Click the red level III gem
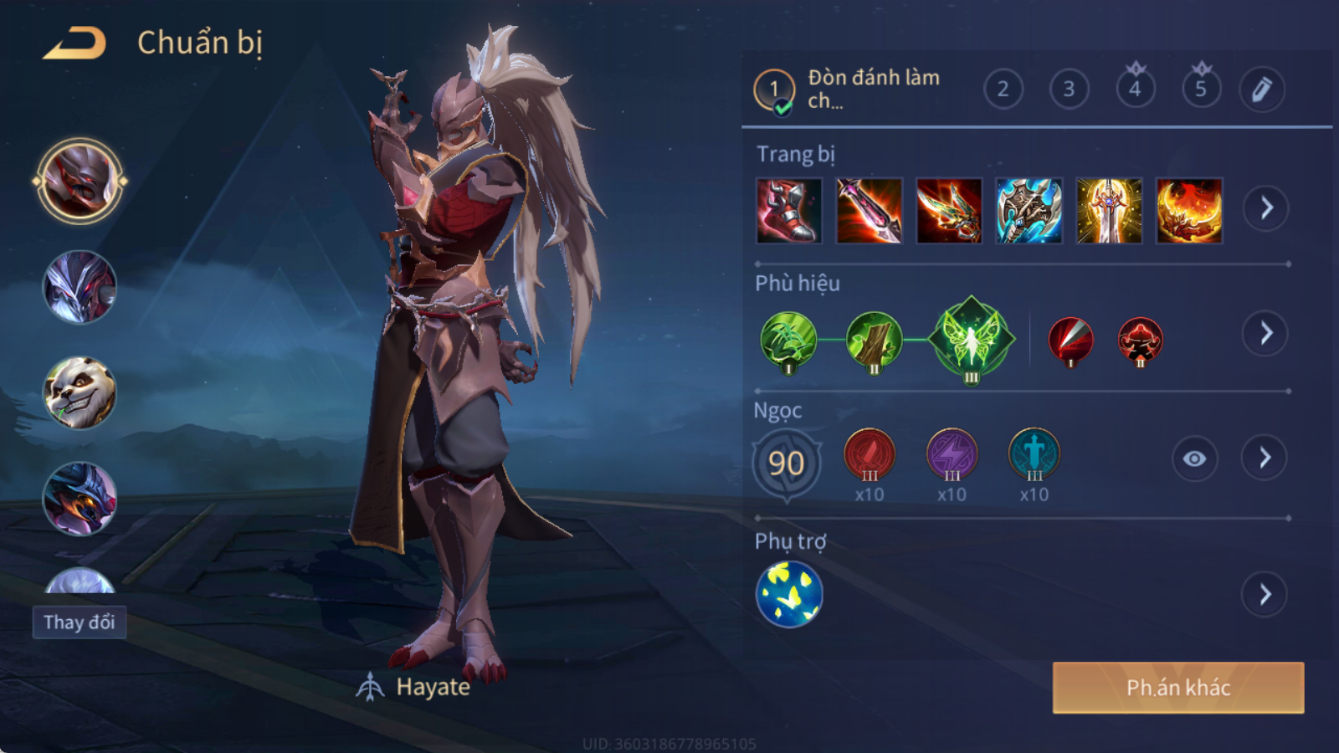The height and width of the screenshot is (753, 1339). (869, 455)
